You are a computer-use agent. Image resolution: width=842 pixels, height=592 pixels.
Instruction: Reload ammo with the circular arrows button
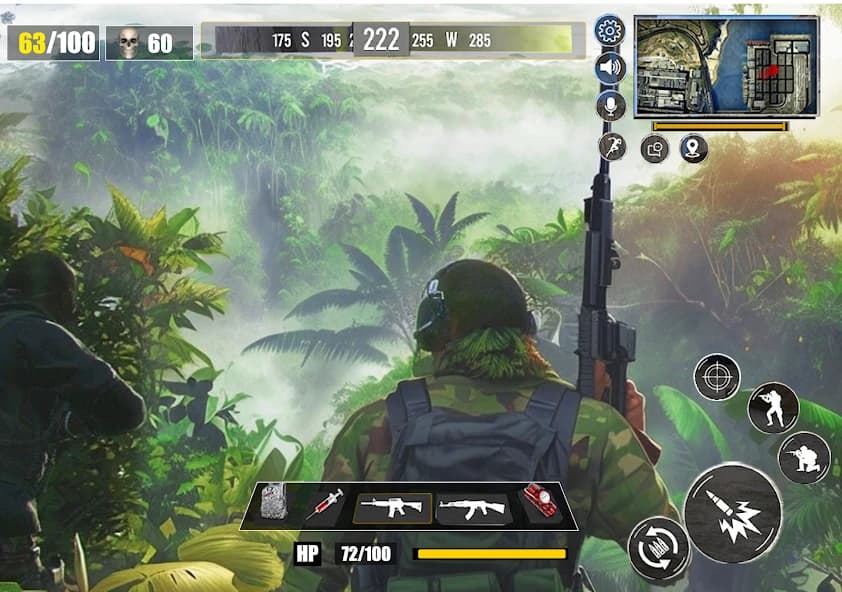658,548
